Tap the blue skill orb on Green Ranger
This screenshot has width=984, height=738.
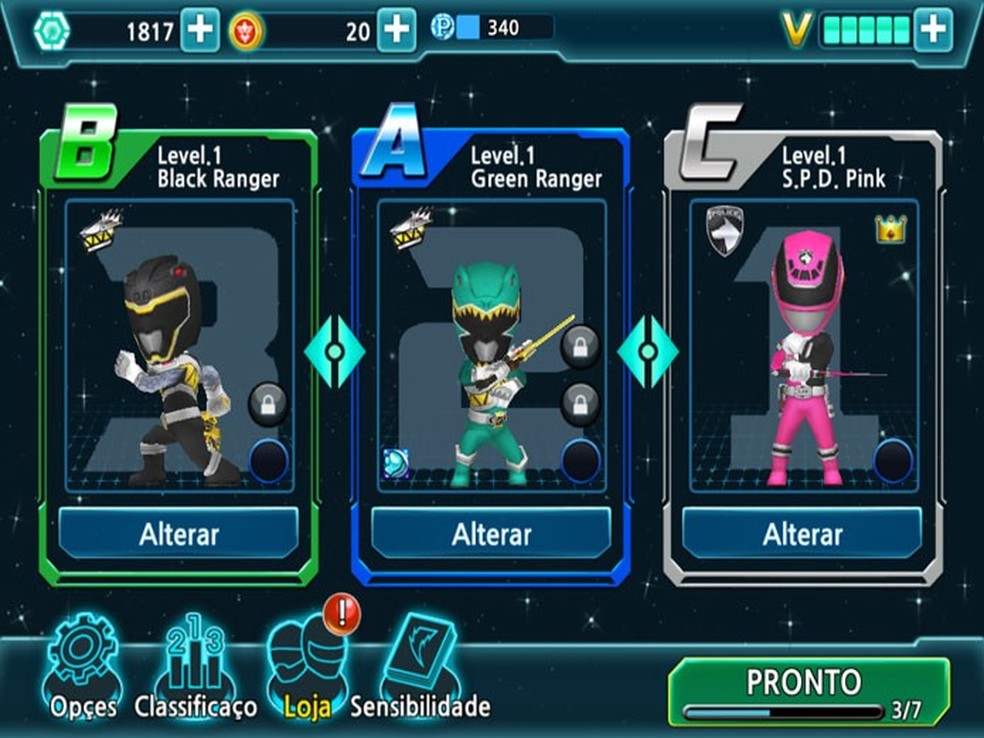click(397, 463)
